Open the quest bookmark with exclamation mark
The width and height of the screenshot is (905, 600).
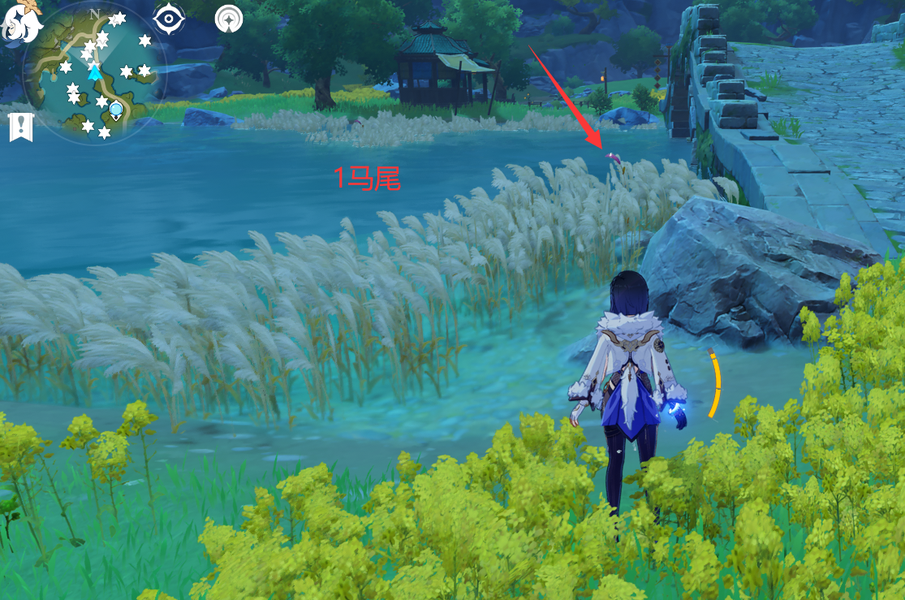20,127
